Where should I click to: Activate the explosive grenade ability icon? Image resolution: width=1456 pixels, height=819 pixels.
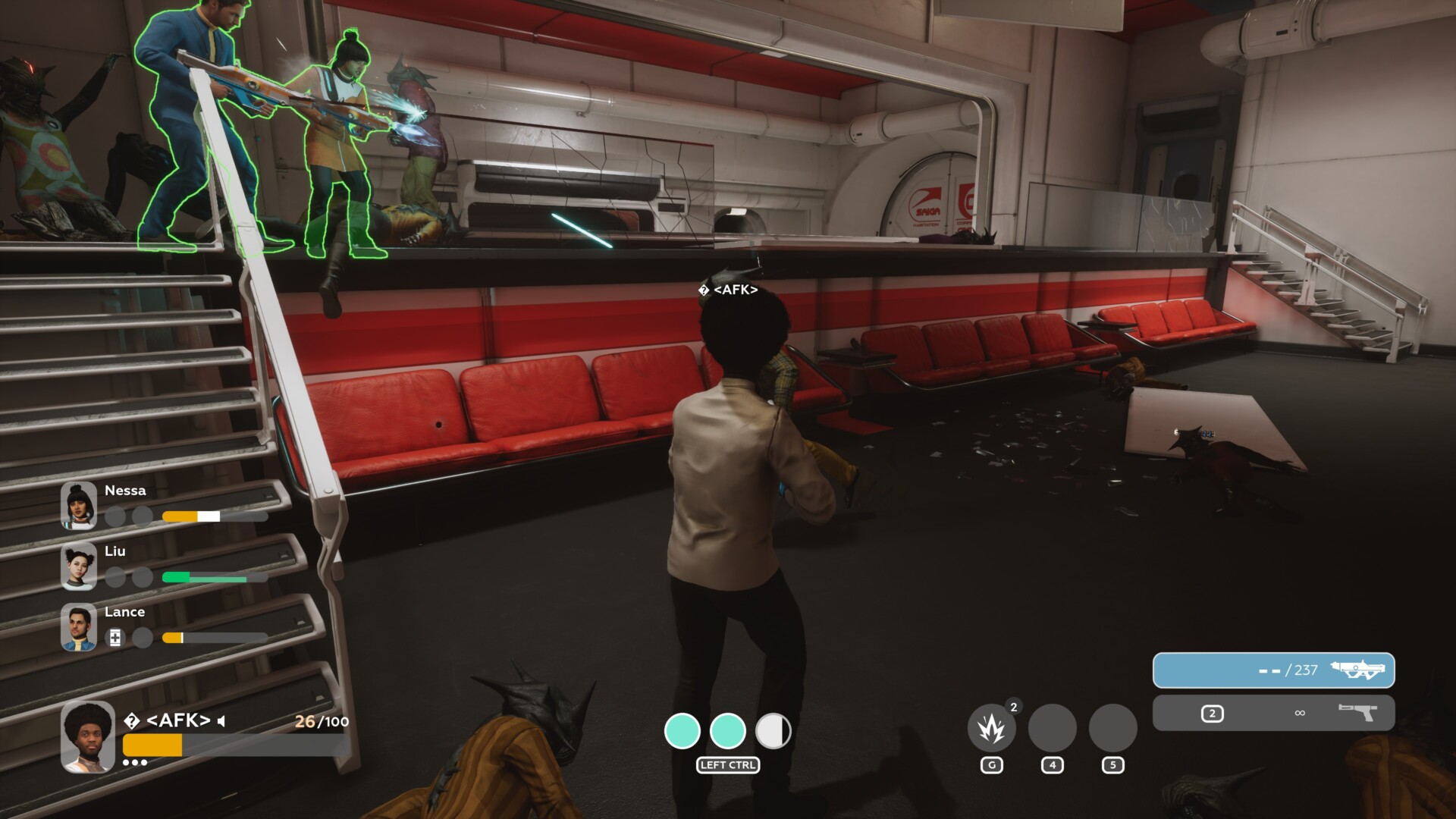coord(991,728)
